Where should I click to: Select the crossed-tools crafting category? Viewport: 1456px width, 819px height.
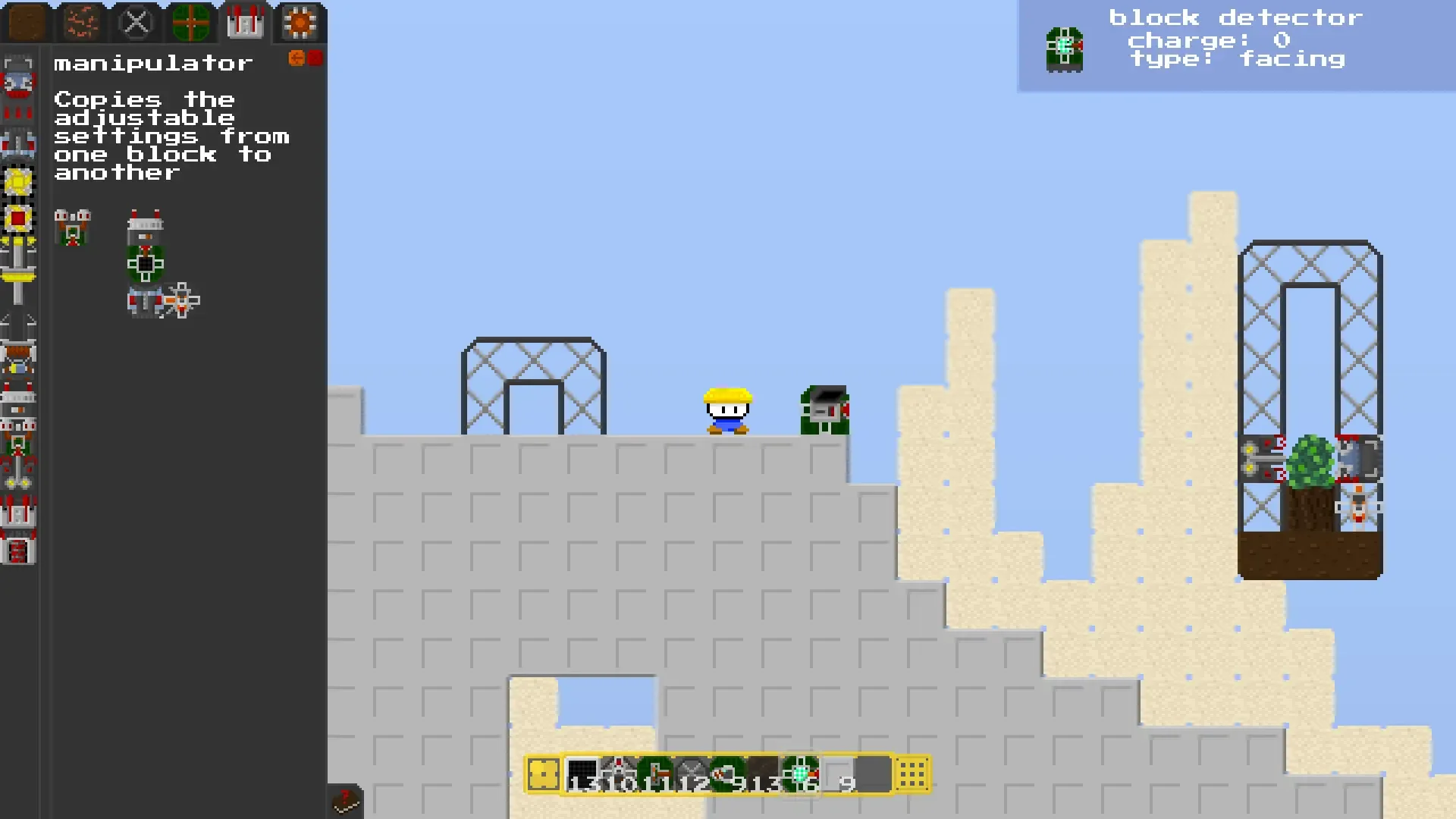pyautogui.click(x=136, y=21)
